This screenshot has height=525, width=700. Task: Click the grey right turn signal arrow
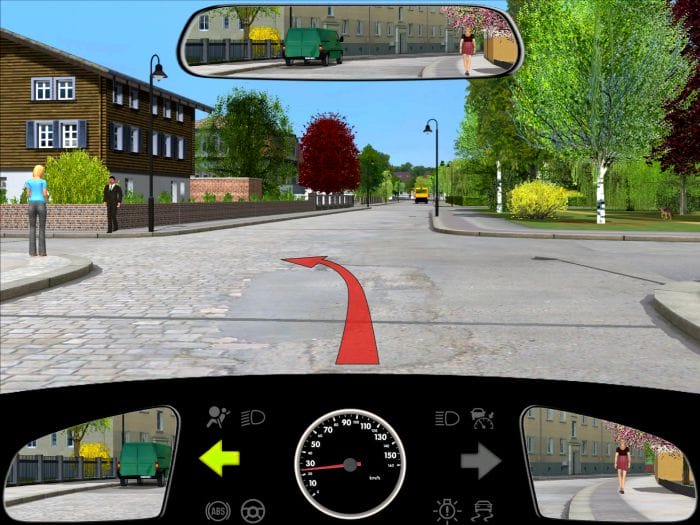pyautogui.click(x=480, y=461)
